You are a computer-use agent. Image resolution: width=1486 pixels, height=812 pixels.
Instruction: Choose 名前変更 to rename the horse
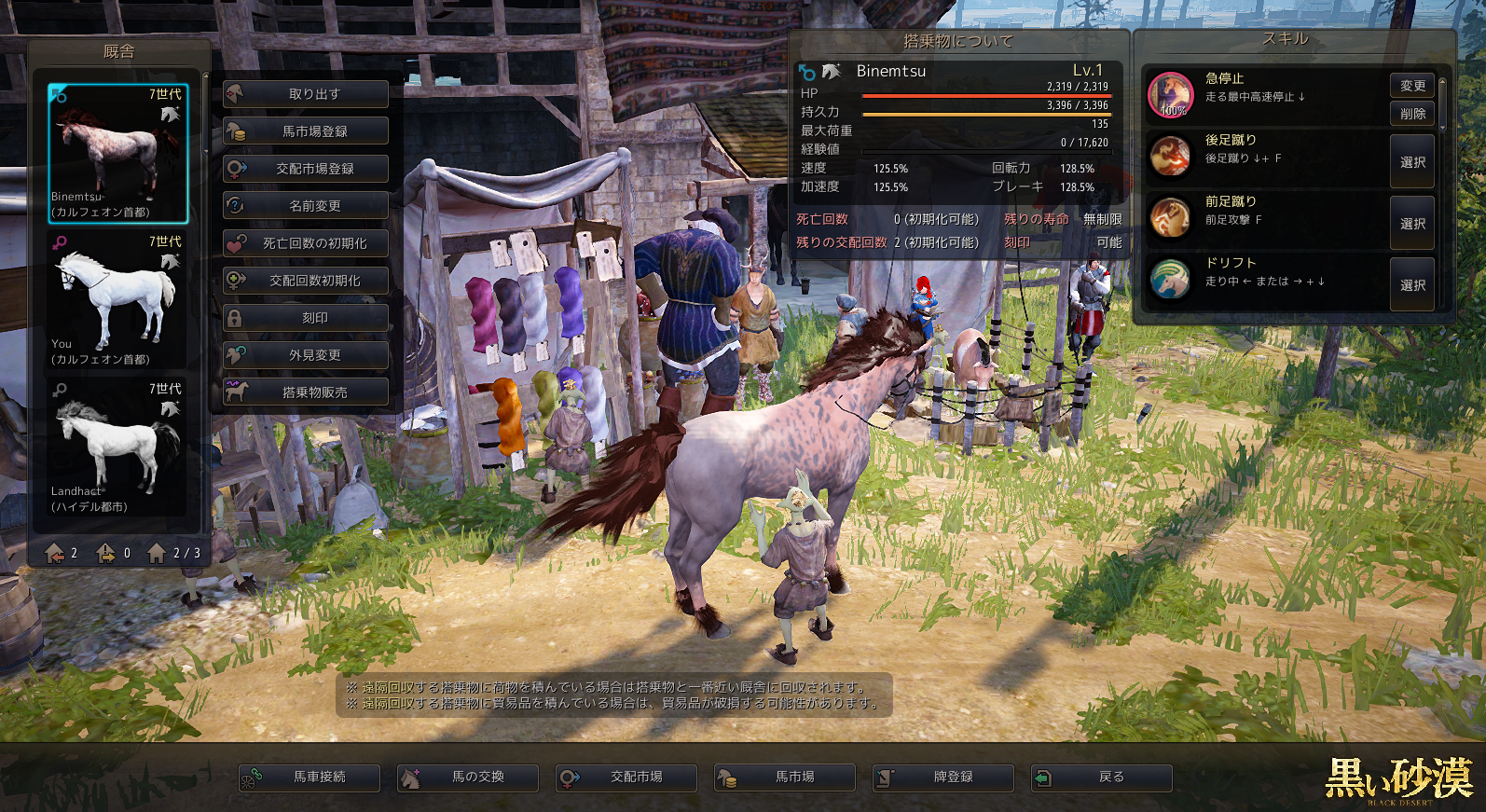pyautogui.click(x=306, y=206)
